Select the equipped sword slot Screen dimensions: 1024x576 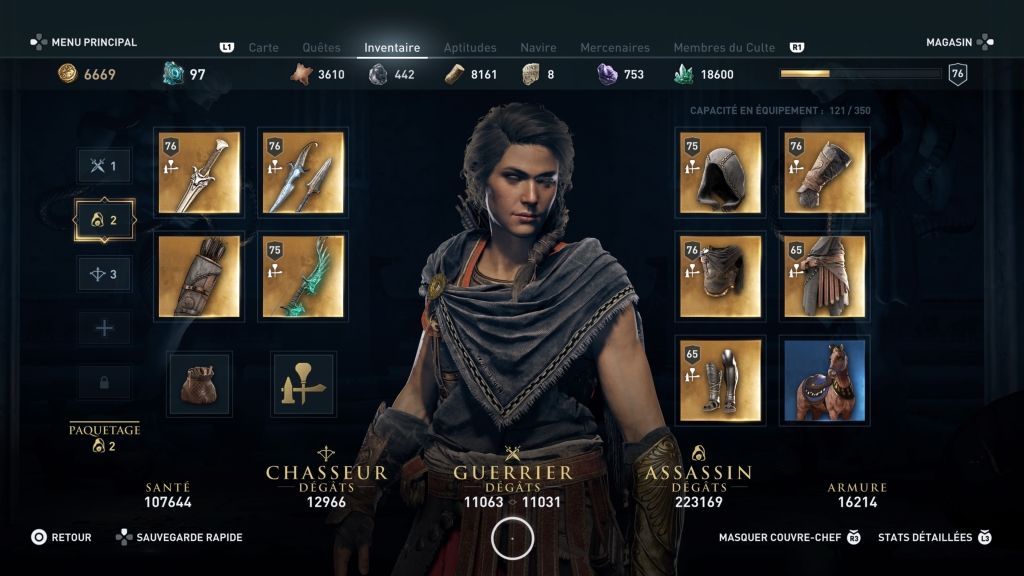(x=199, y=173)
